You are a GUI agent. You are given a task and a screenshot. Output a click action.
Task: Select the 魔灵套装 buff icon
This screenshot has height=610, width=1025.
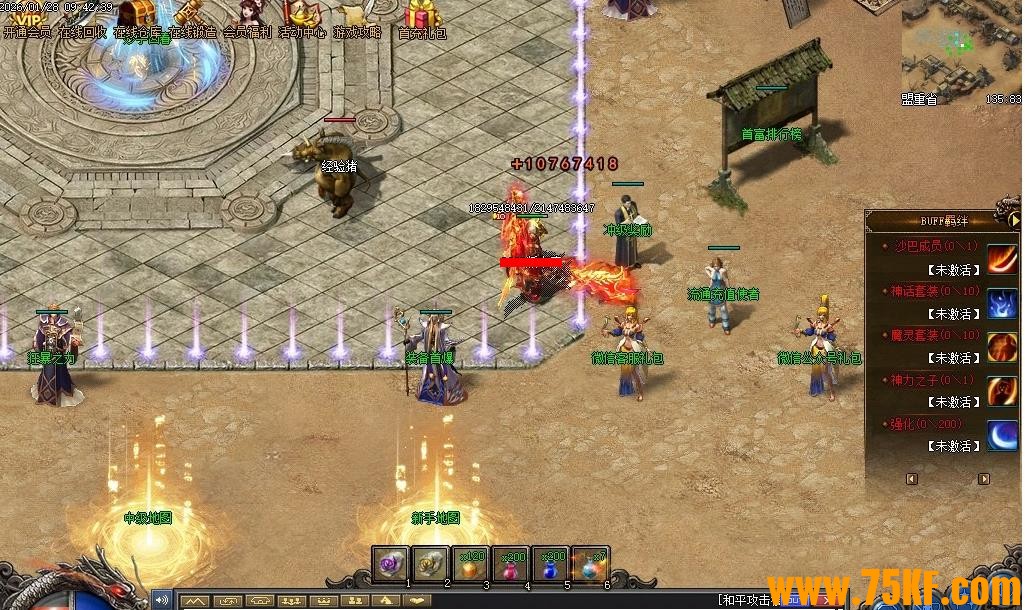click(x=1003, y=347)
